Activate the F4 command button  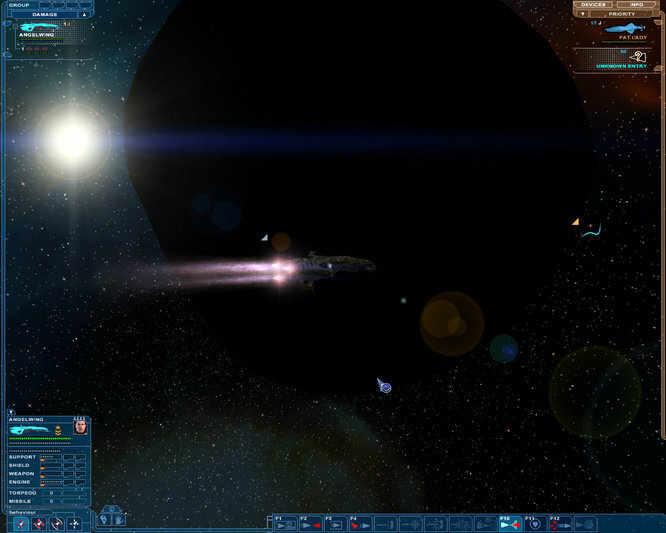tap(359, 523)
